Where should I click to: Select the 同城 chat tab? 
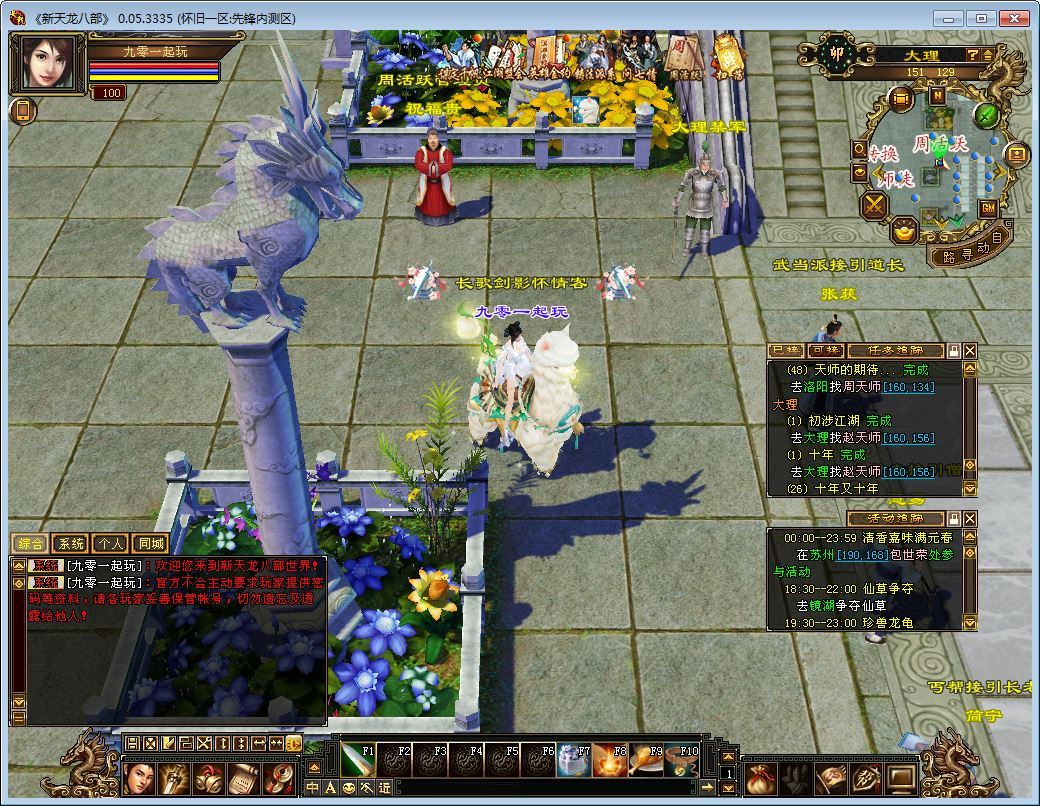pyautogui.click(x=149, y=544)
